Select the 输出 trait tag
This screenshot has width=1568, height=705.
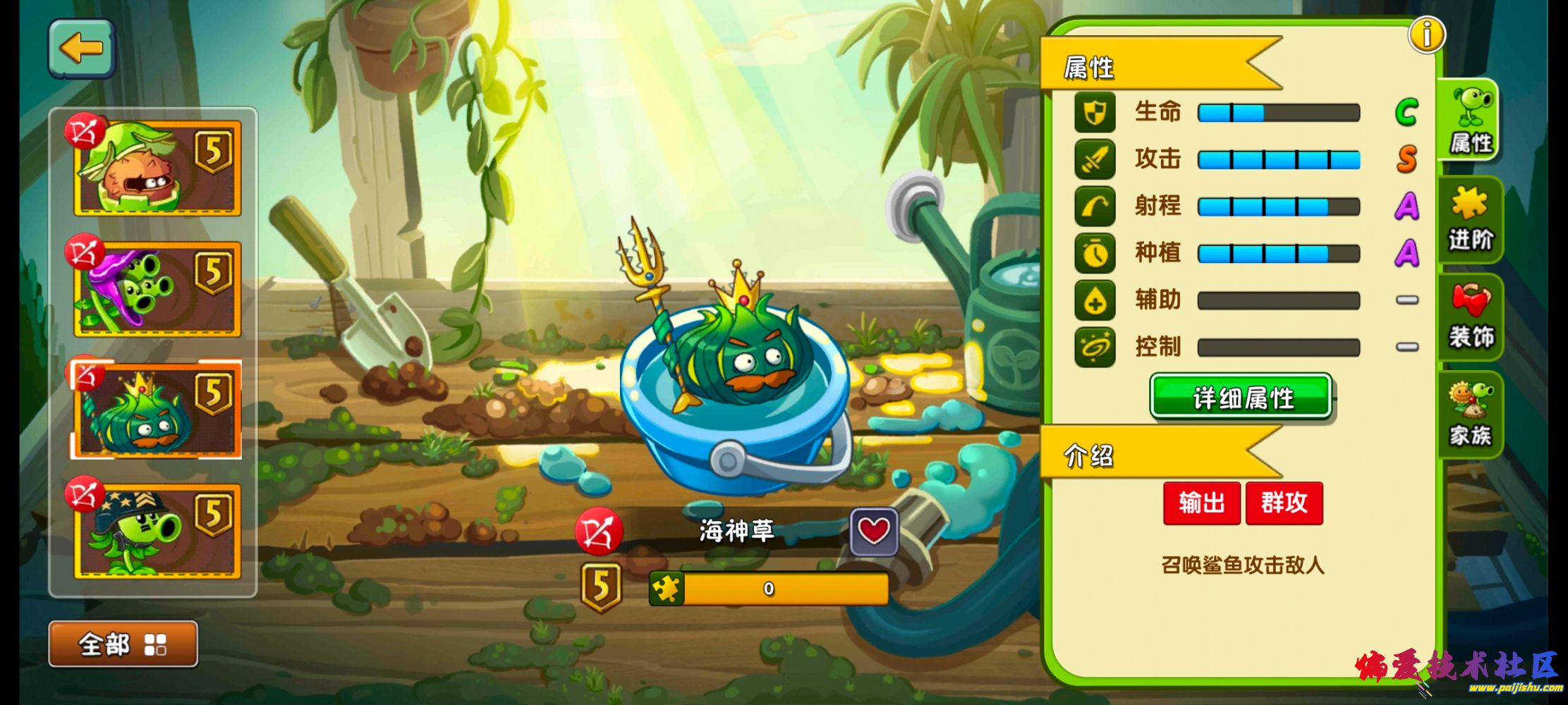click(x=1201, y=503)
